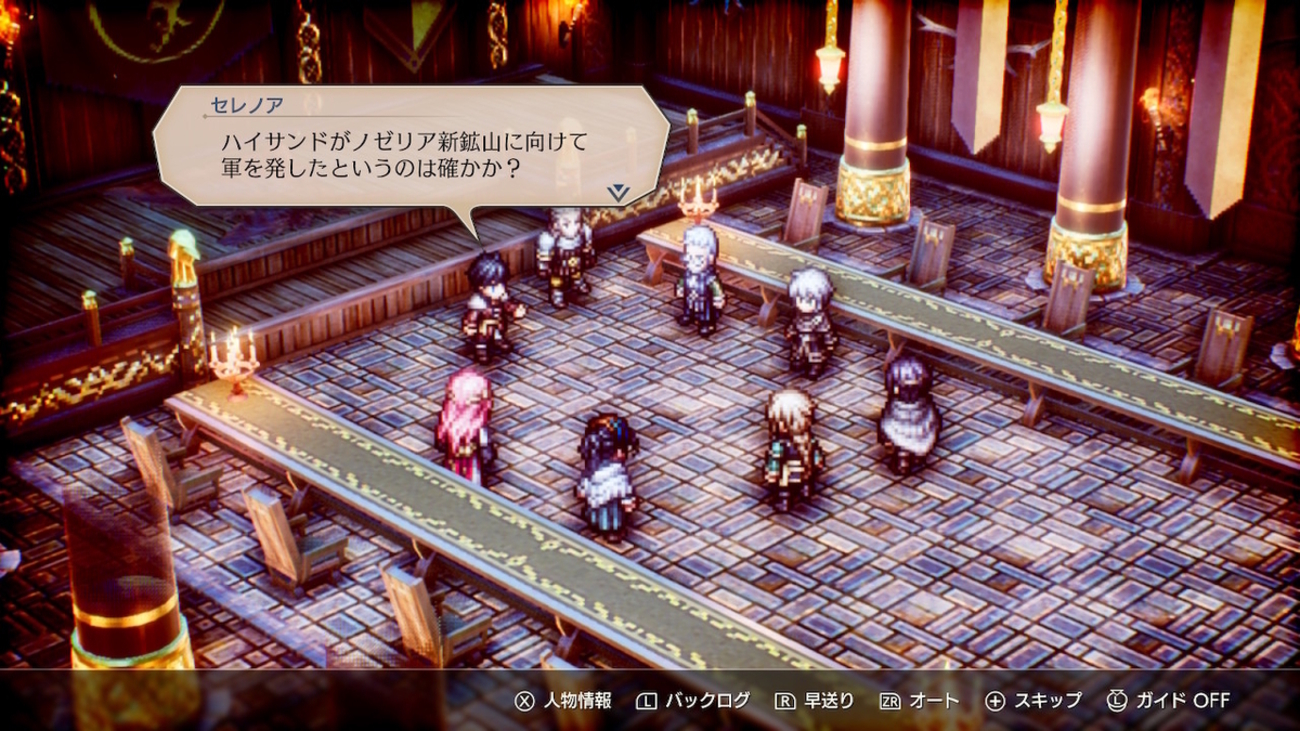
Task: Turn on オート auto-advance
Action: point(919,701)
